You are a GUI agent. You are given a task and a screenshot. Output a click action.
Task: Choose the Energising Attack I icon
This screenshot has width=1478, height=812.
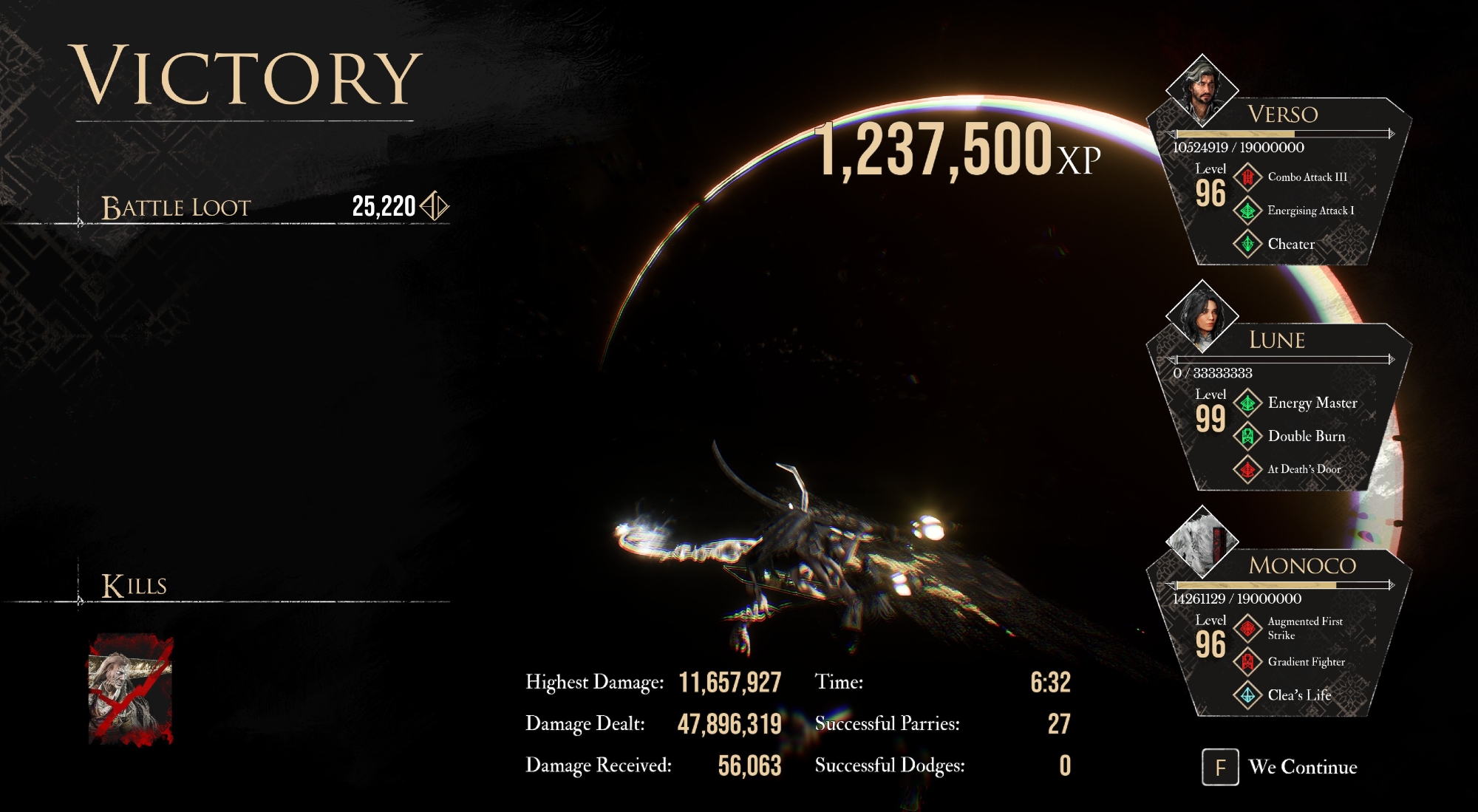click(x=1247, y=211)
